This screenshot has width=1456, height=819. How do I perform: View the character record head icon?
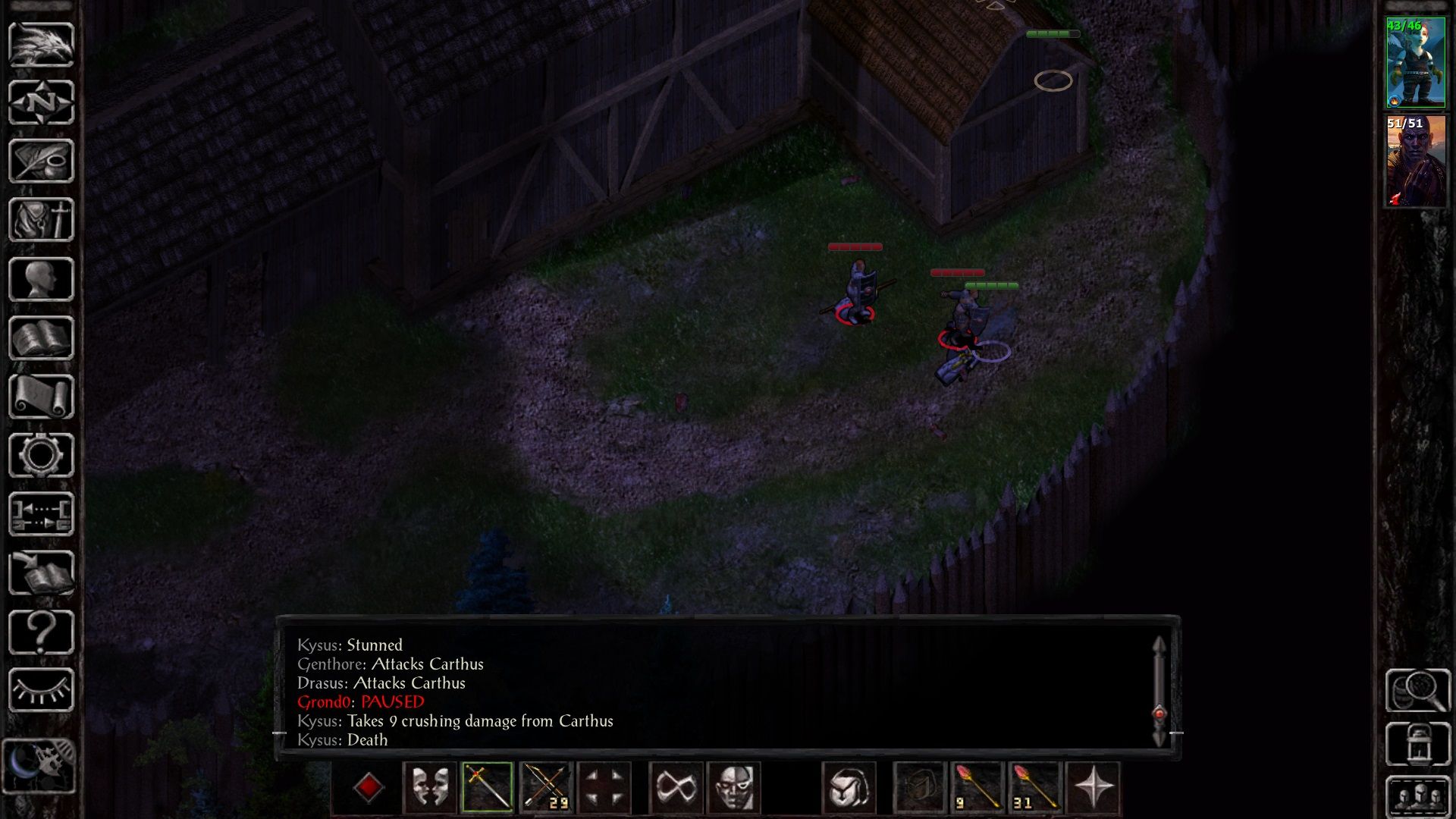(42, 277)
